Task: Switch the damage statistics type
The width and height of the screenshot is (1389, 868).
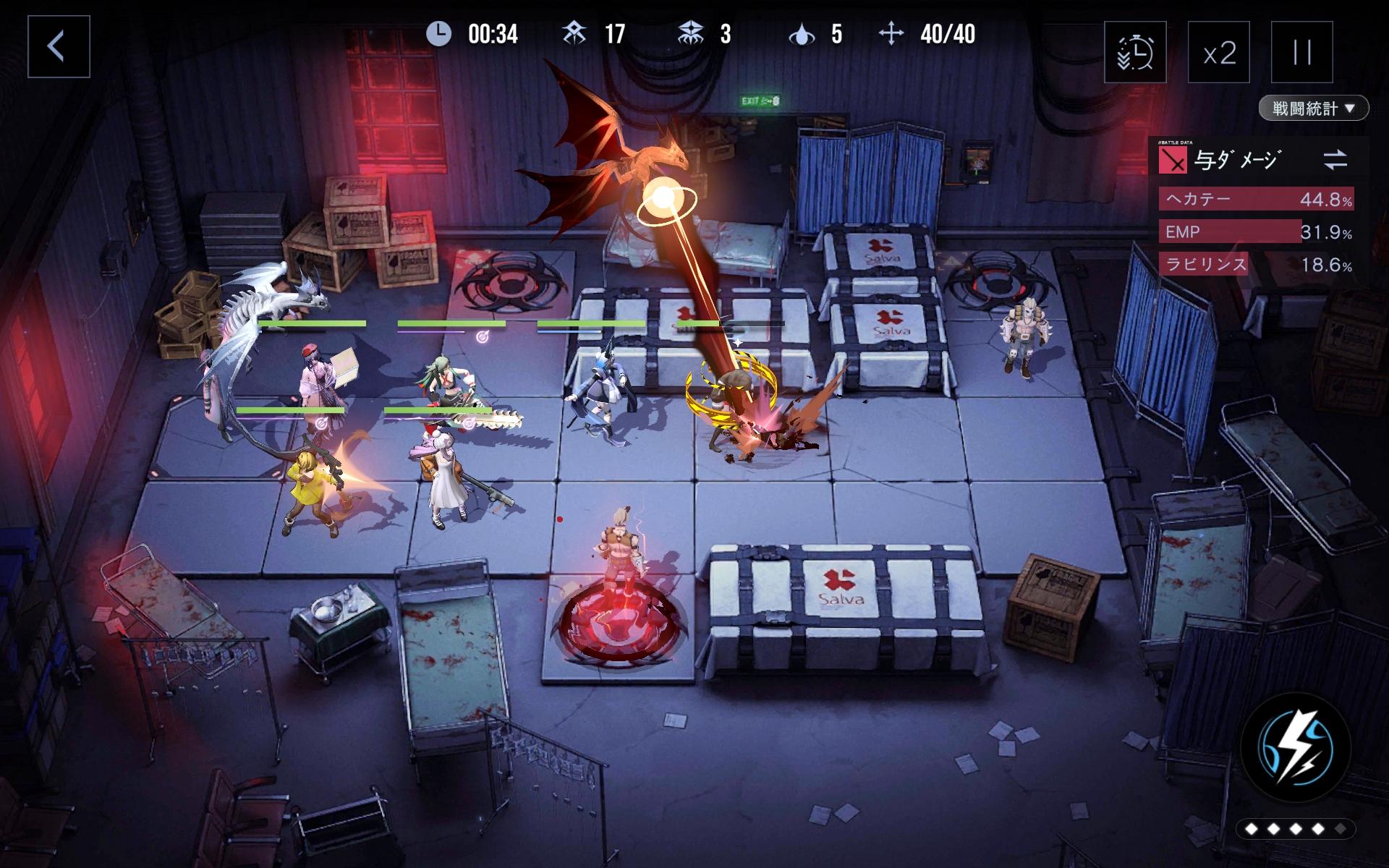Action: [1335, 160]
